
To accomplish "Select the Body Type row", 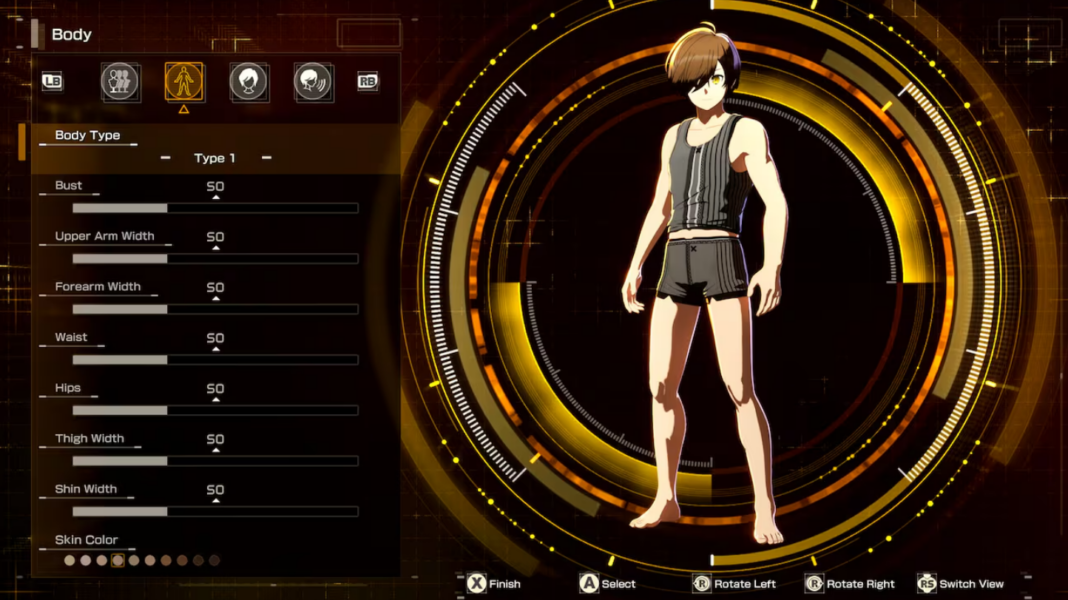I will click(x=215, y=147).
